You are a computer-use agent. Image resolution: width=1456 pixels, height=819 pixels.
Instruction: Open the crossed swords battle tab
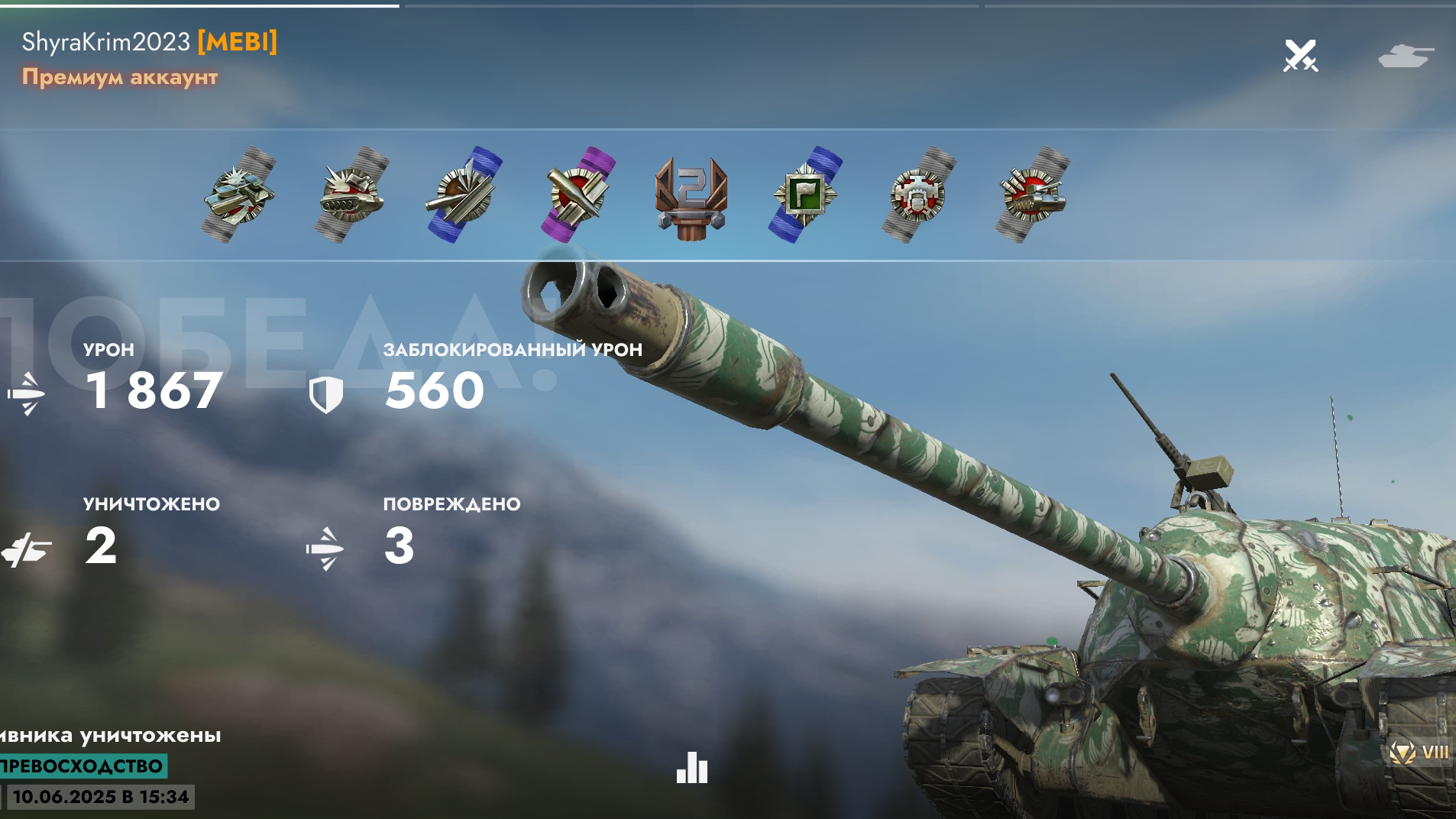[x=1300, y=56]
